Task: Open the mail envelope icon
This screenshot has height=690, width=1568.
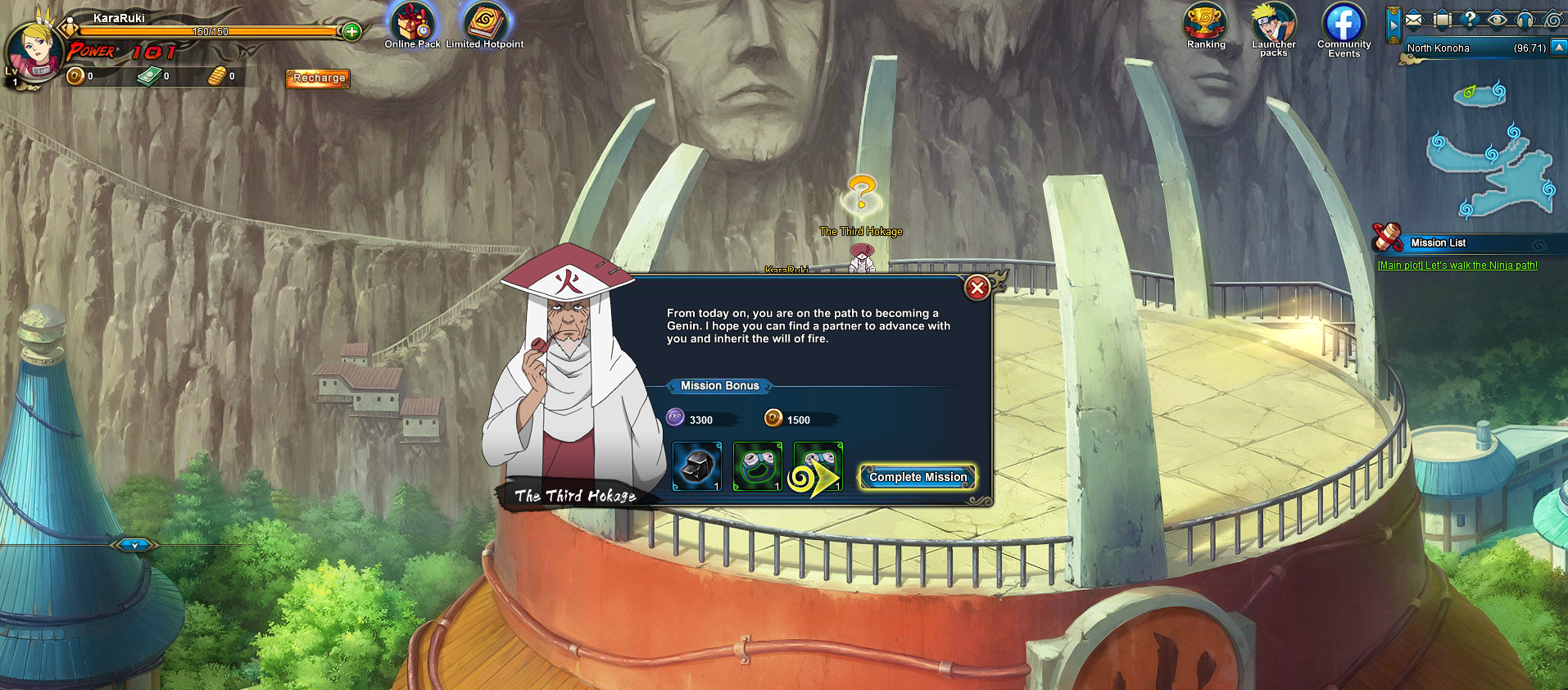Action: point(1414,19)
